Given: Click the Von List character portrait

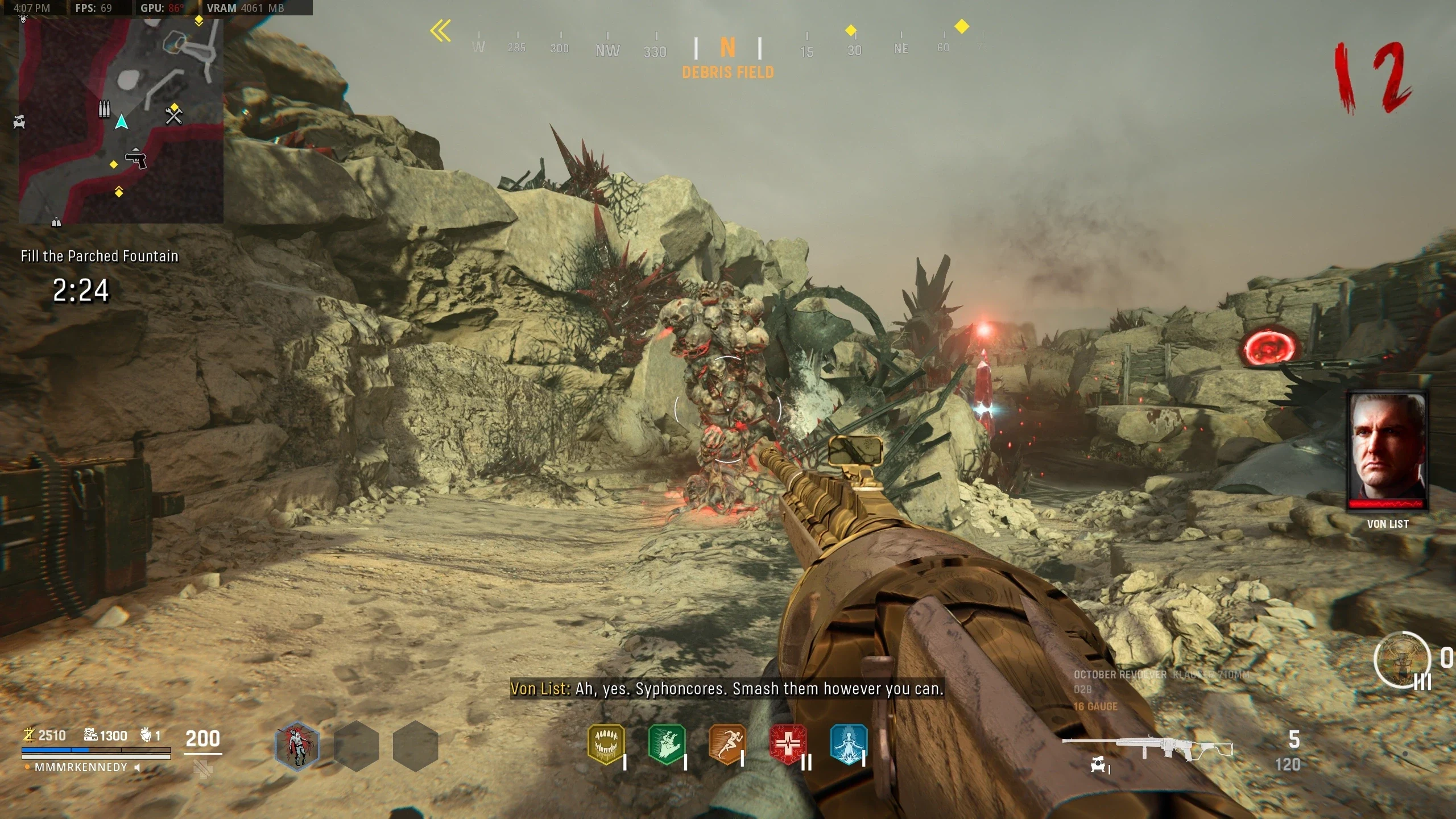Looking at the screenshot, I should [1387, 449].
